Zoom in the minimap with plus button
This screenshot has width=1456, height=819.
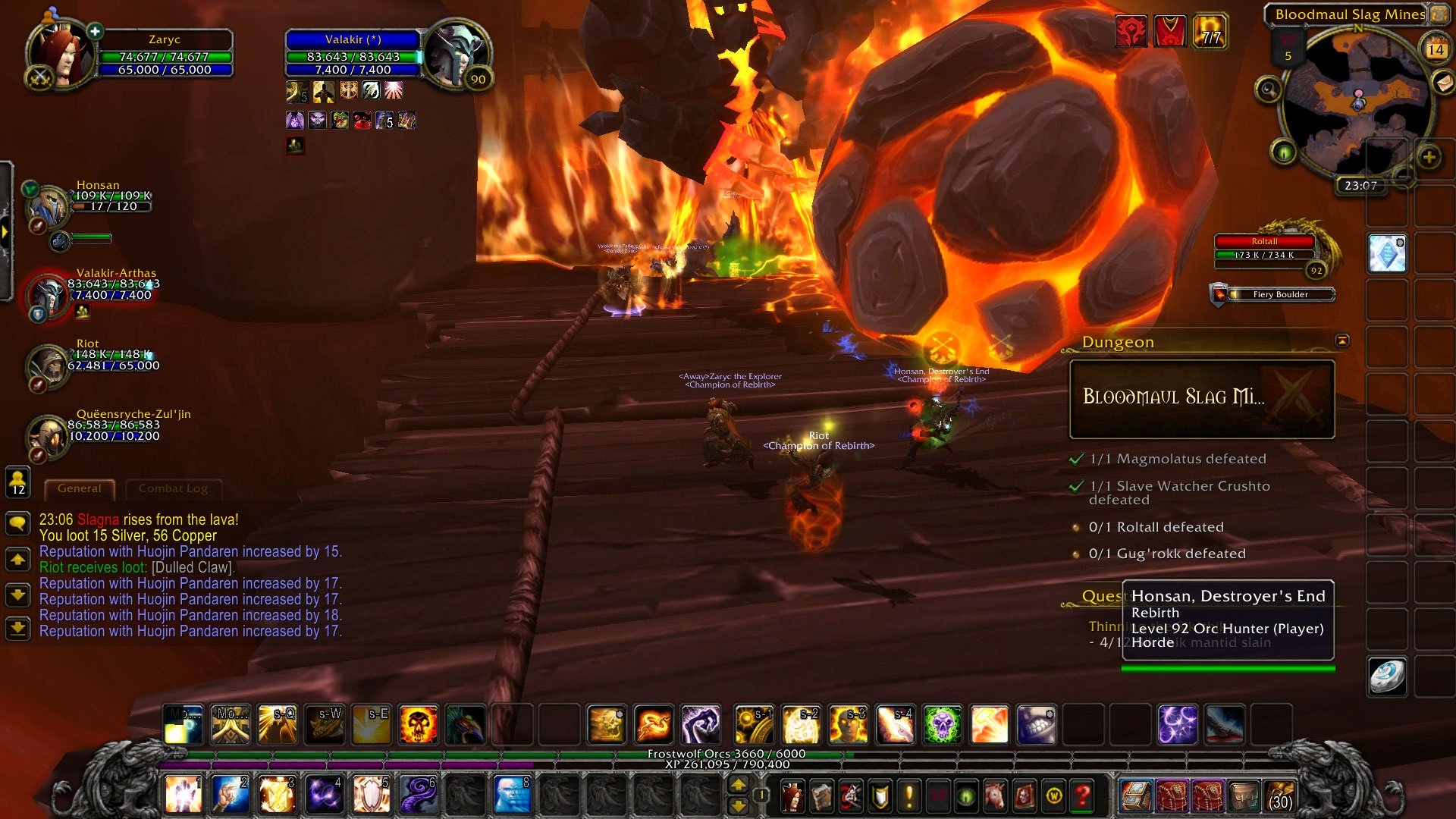pyautogui.click(x=1429, y=158)
